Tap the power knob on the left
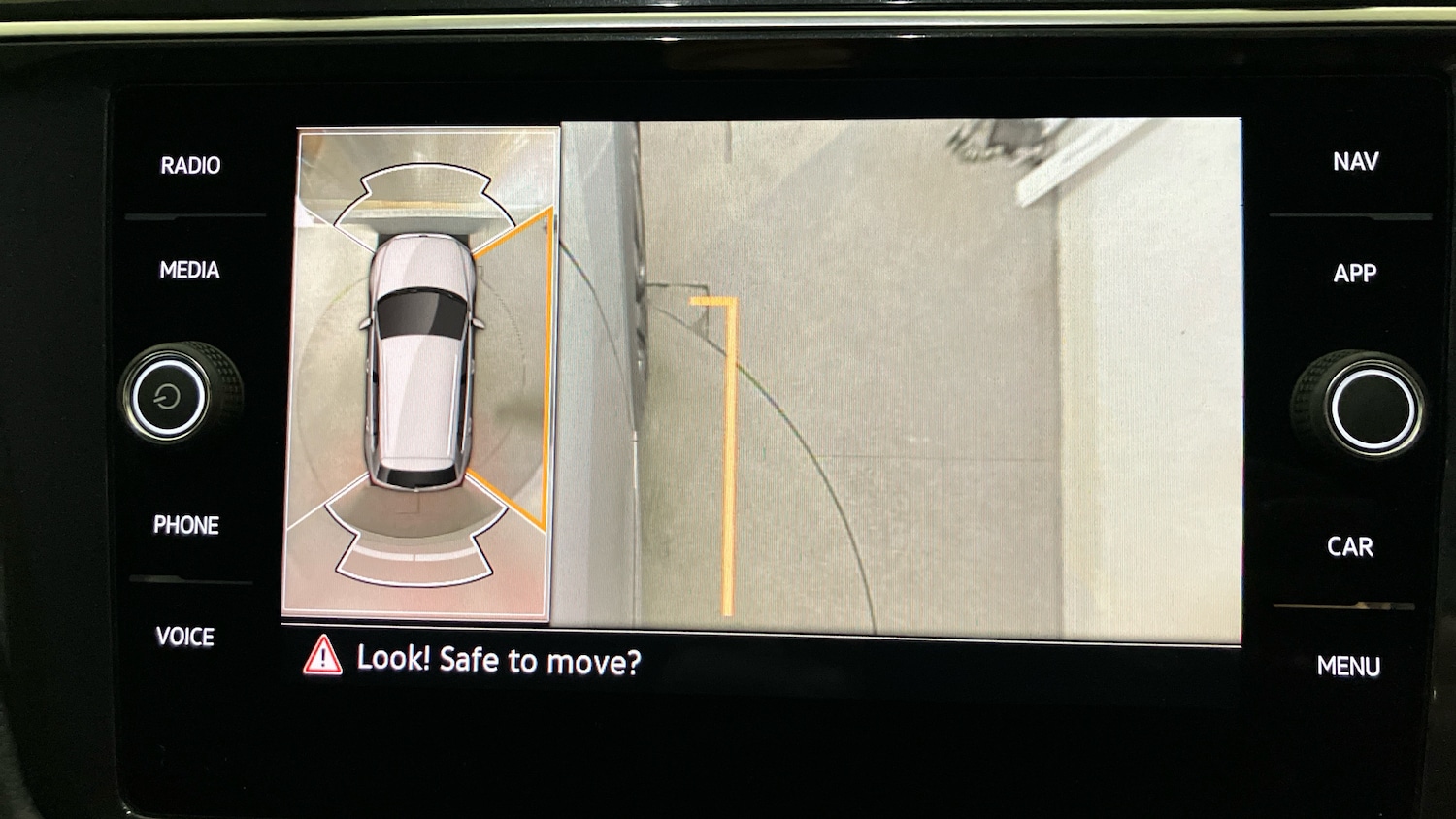 pyautogui.click(x=168, y=396)
